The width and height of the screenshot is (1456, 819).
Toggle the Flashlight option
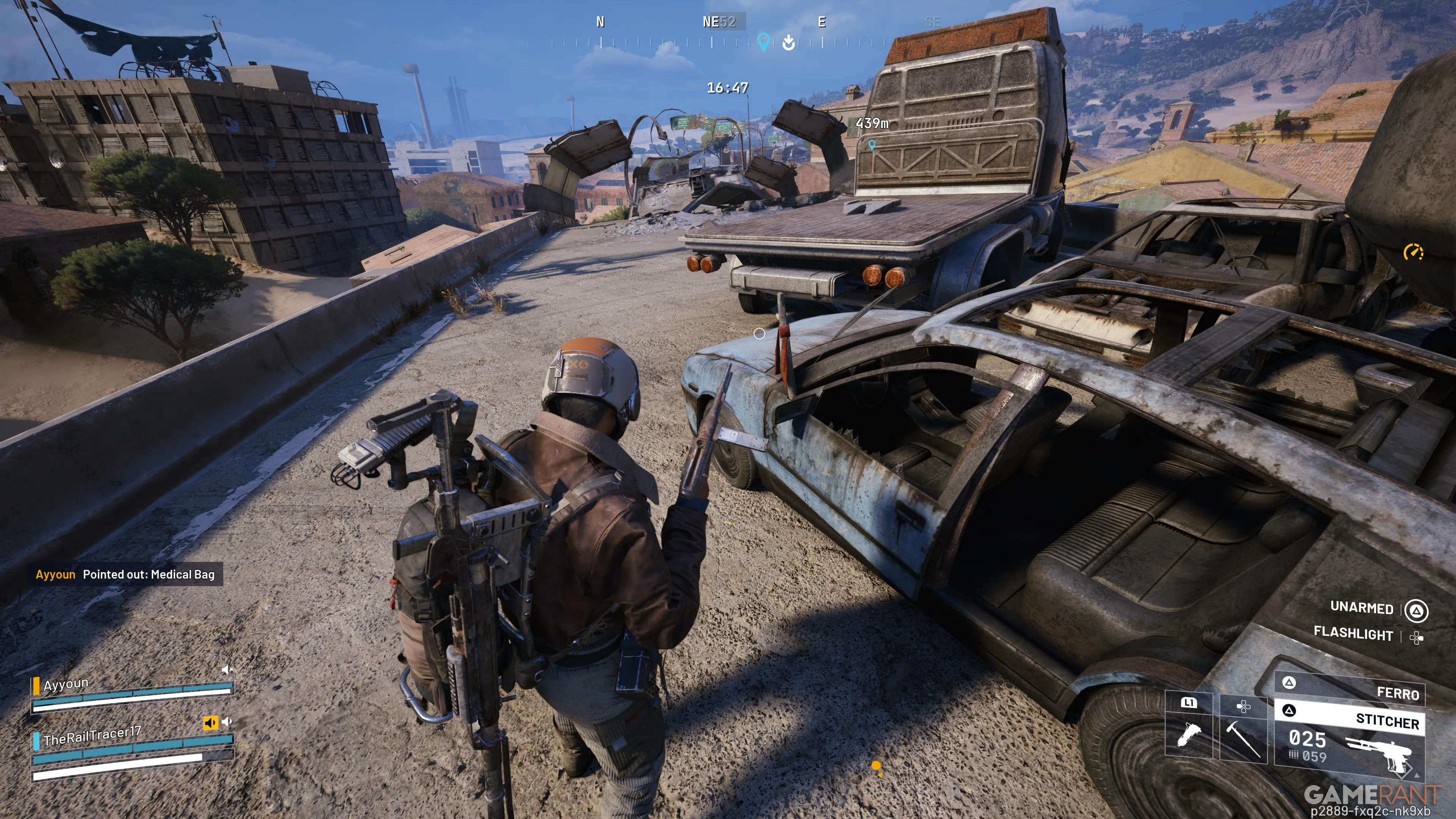[x=1353, y=634]
